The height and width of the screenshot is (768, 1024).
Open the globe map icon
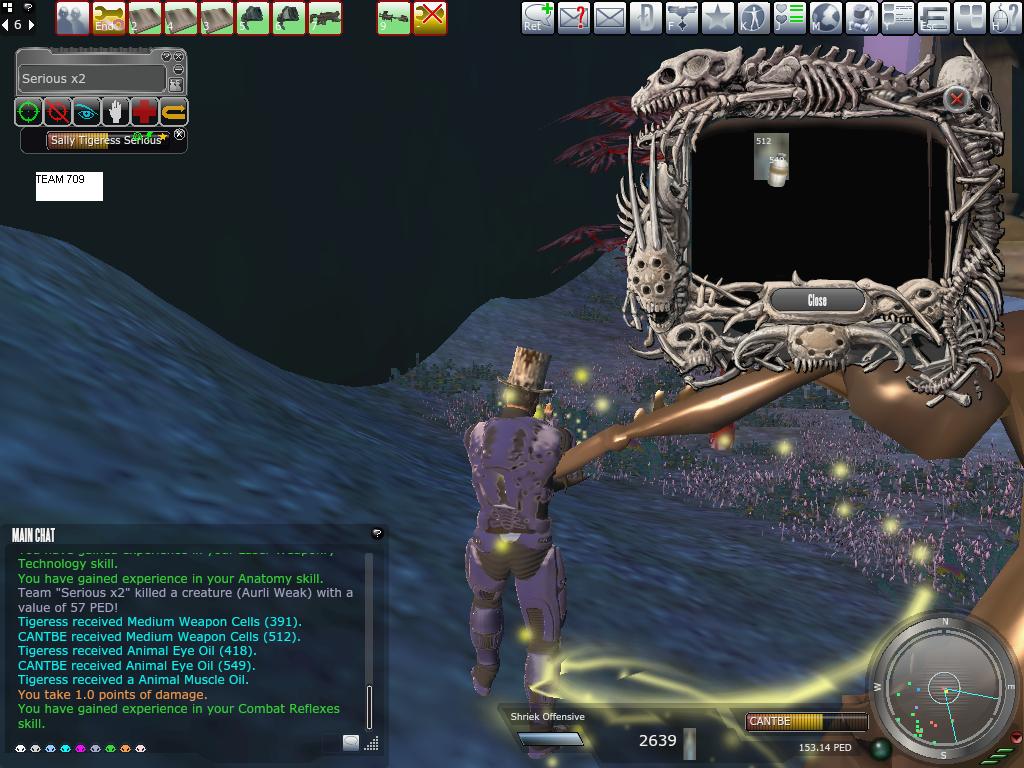tap(825, 18)
